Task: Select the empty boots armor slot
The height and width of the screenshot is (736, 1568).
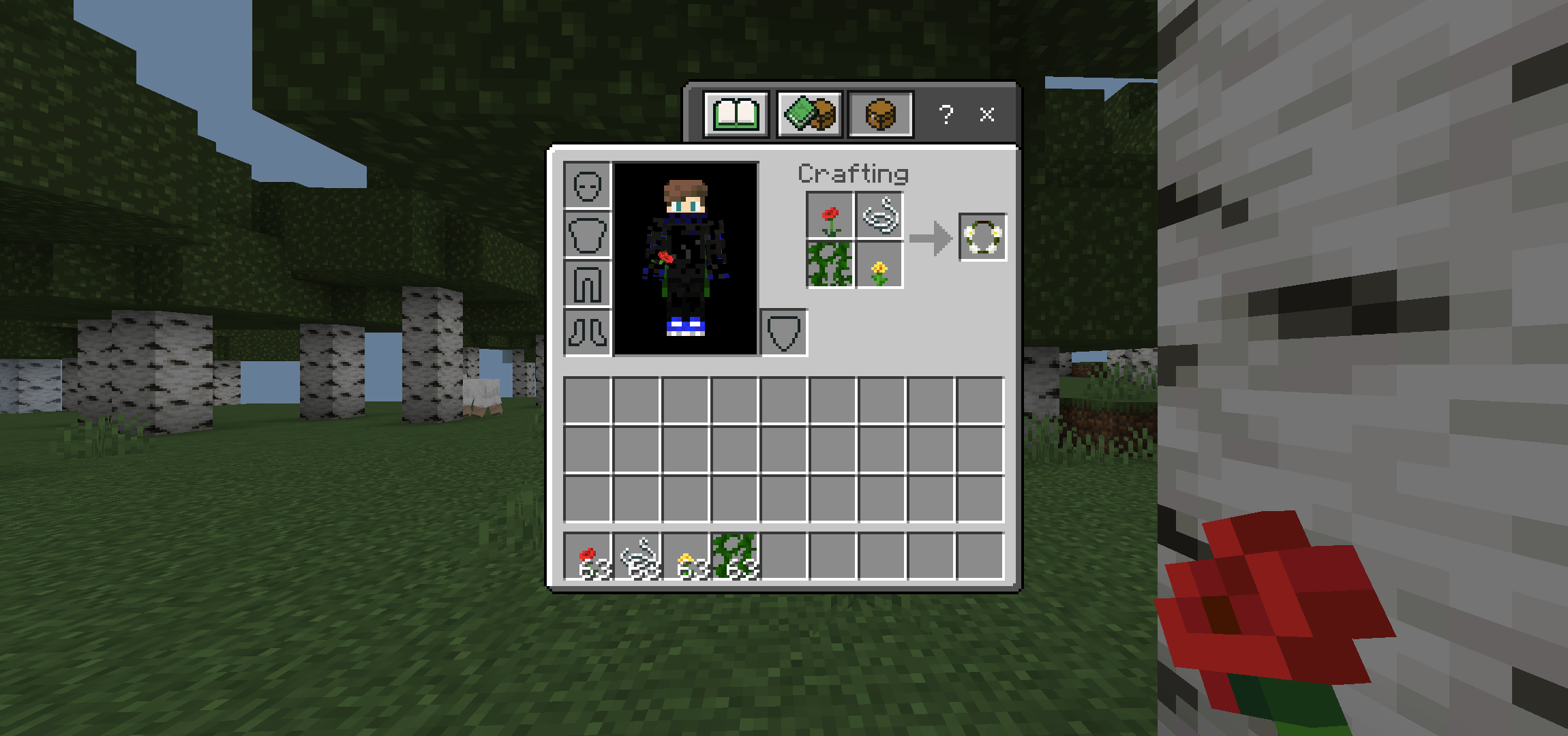Action: pyautogui.click(x=588, y=333)
